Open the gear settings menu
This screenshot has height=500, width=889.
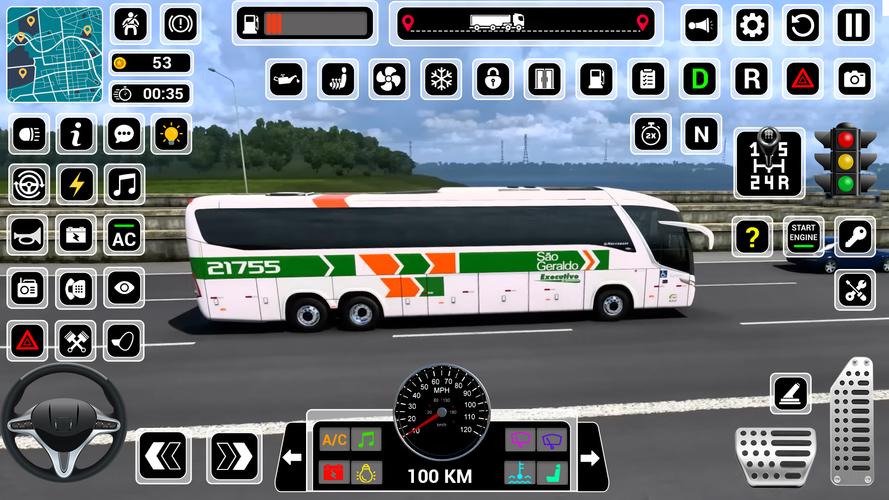click(x=751, y=24)
